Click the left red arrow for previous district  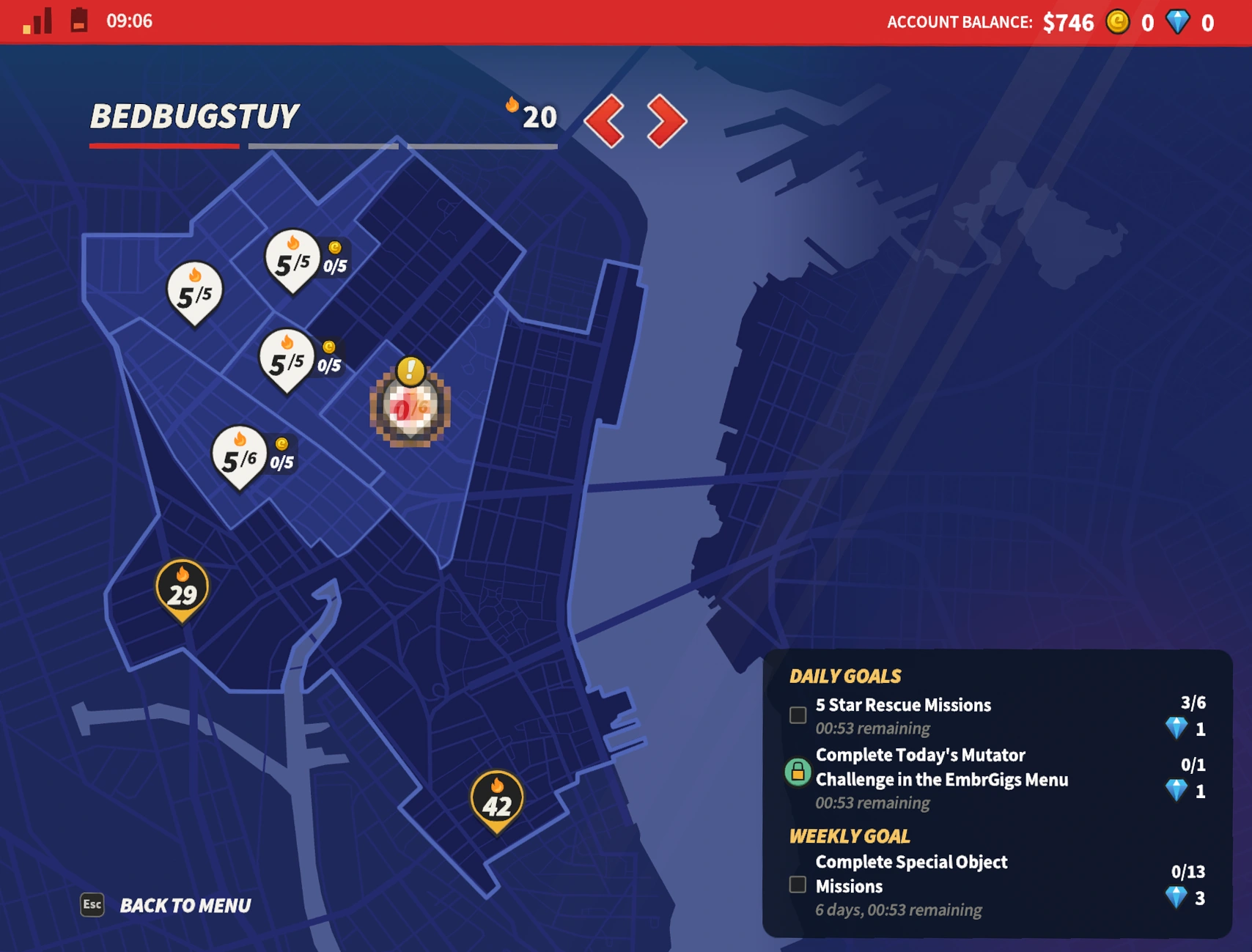608,119
